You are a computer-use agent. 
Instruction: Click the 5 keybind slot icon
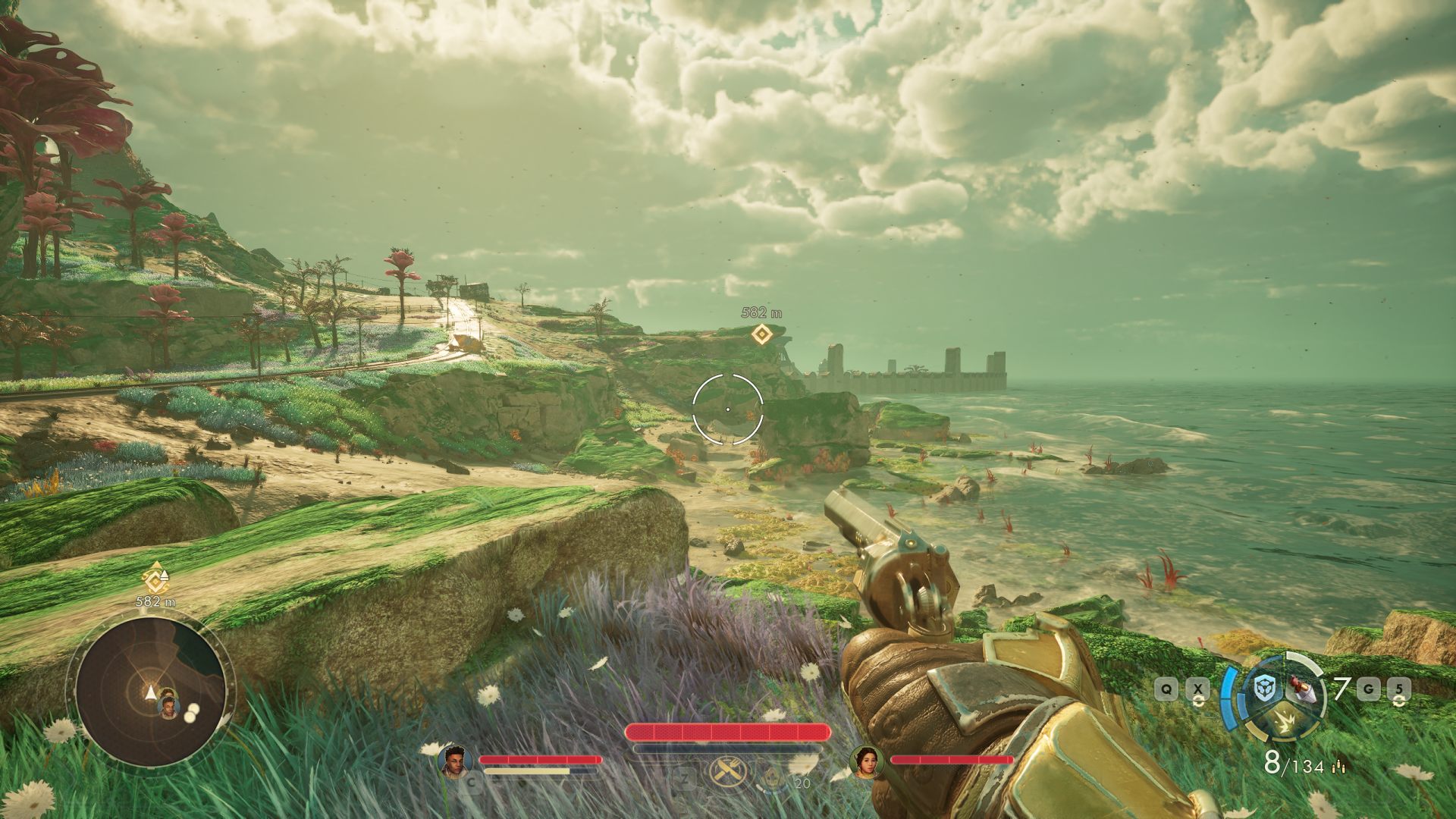1401,689
